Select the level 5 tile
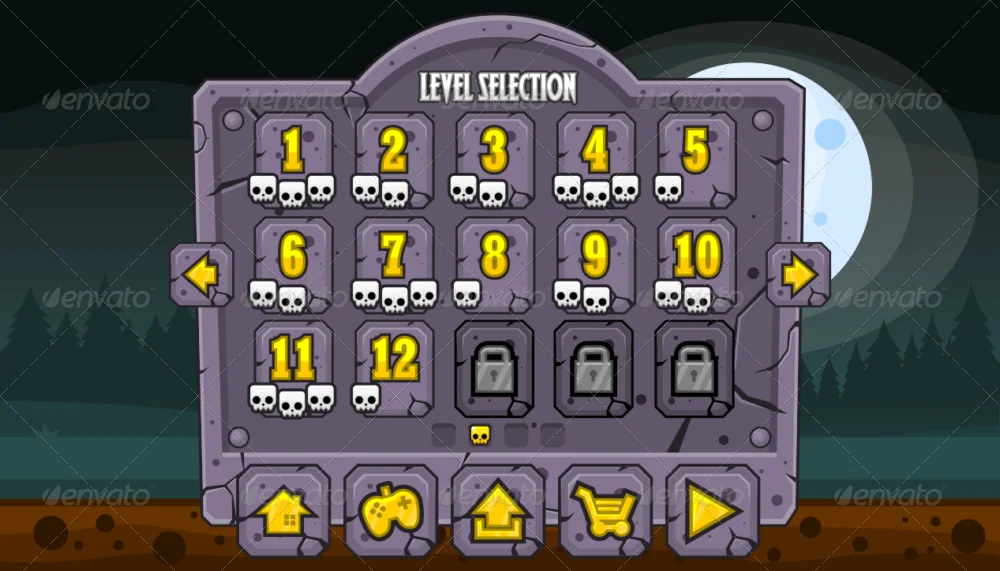This screenshot has height=571, width=1000. pyautogui.click(x=696, y=158)
